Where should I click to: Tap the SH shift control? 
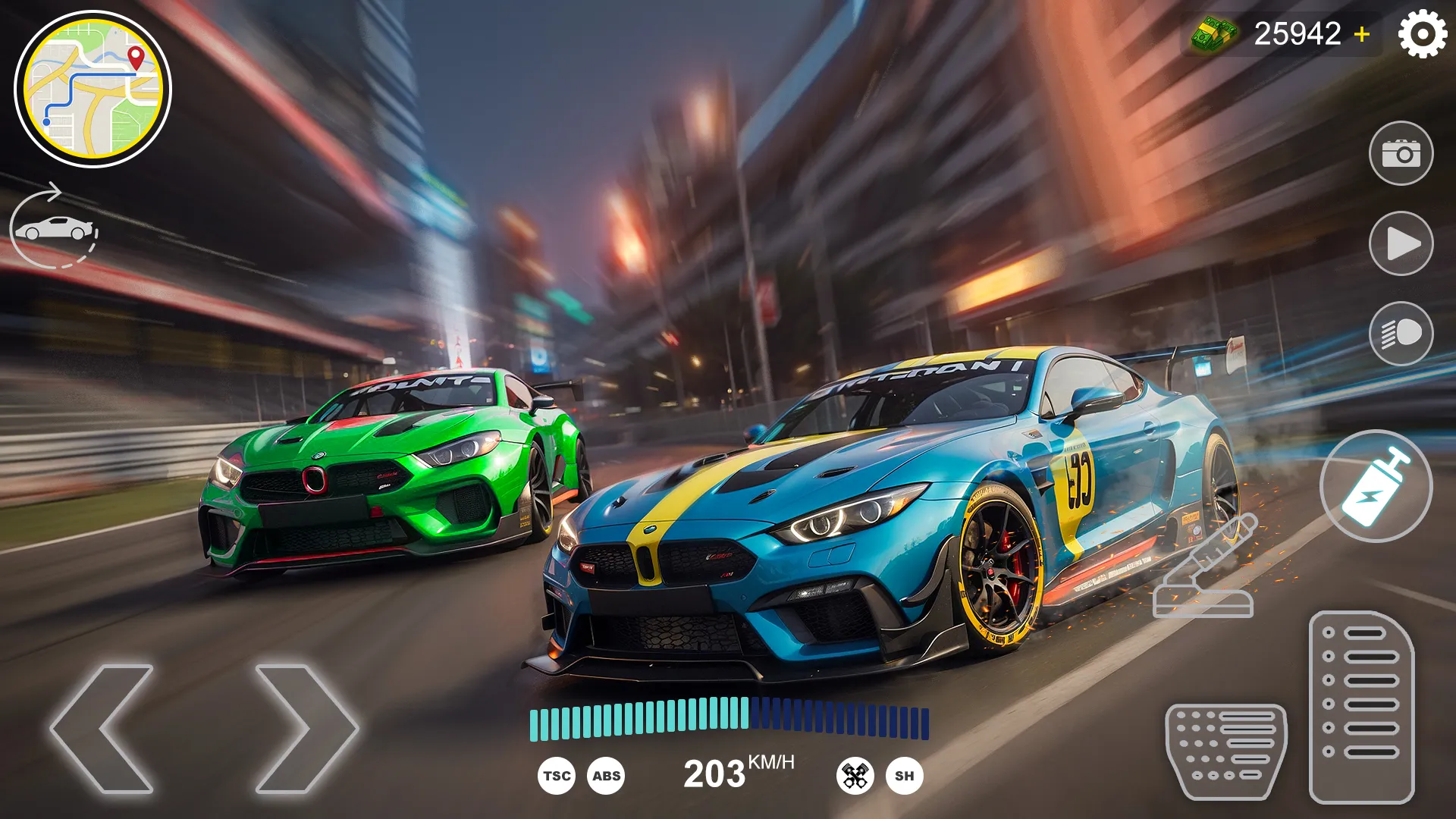point(904,776)
